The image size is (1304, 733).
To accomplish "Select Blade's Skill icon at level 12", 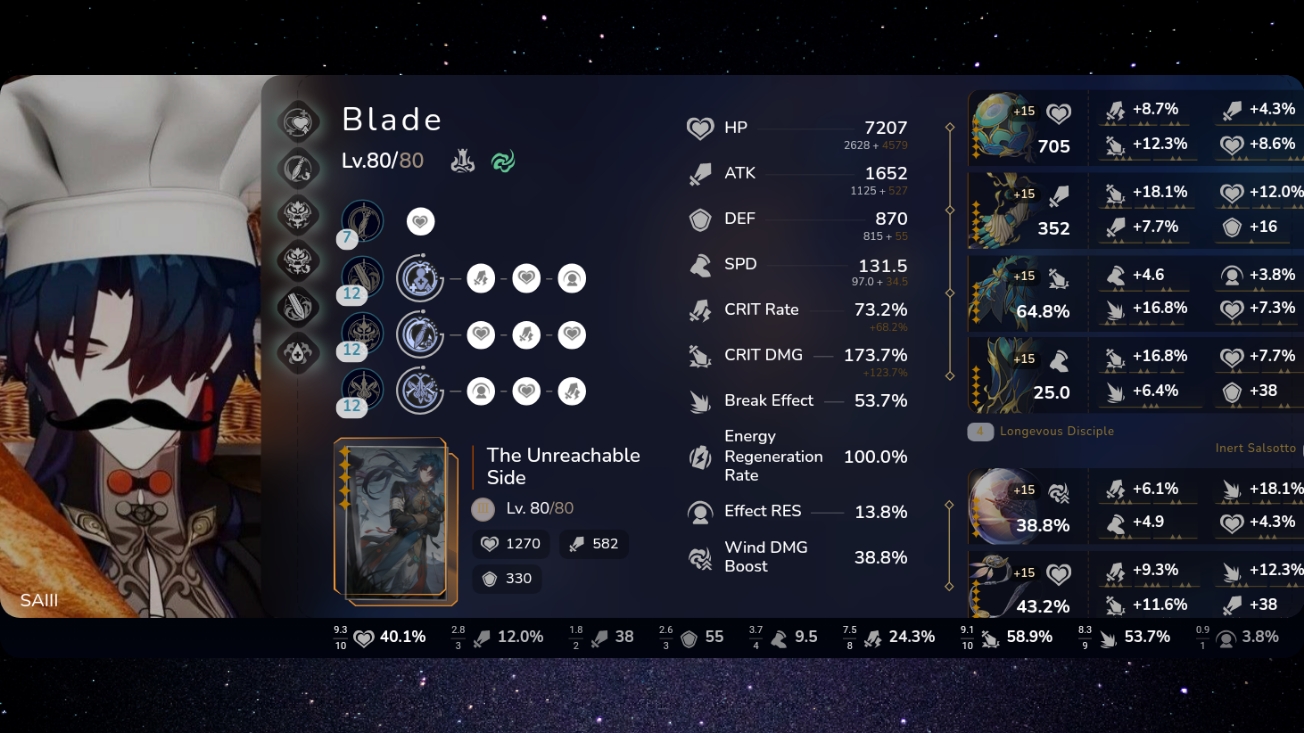I will point(362,278).
